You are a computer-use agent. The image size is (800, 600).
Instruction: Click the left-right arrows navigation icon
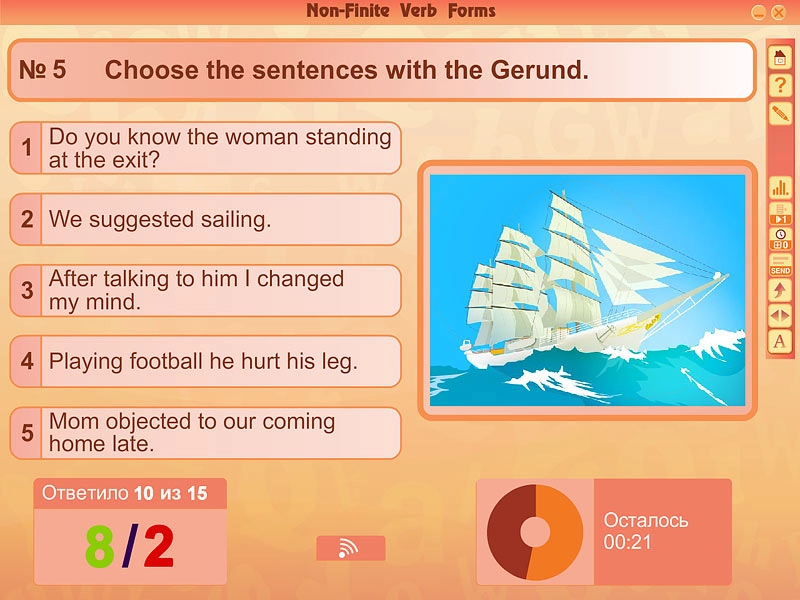[x=780, y=315]
